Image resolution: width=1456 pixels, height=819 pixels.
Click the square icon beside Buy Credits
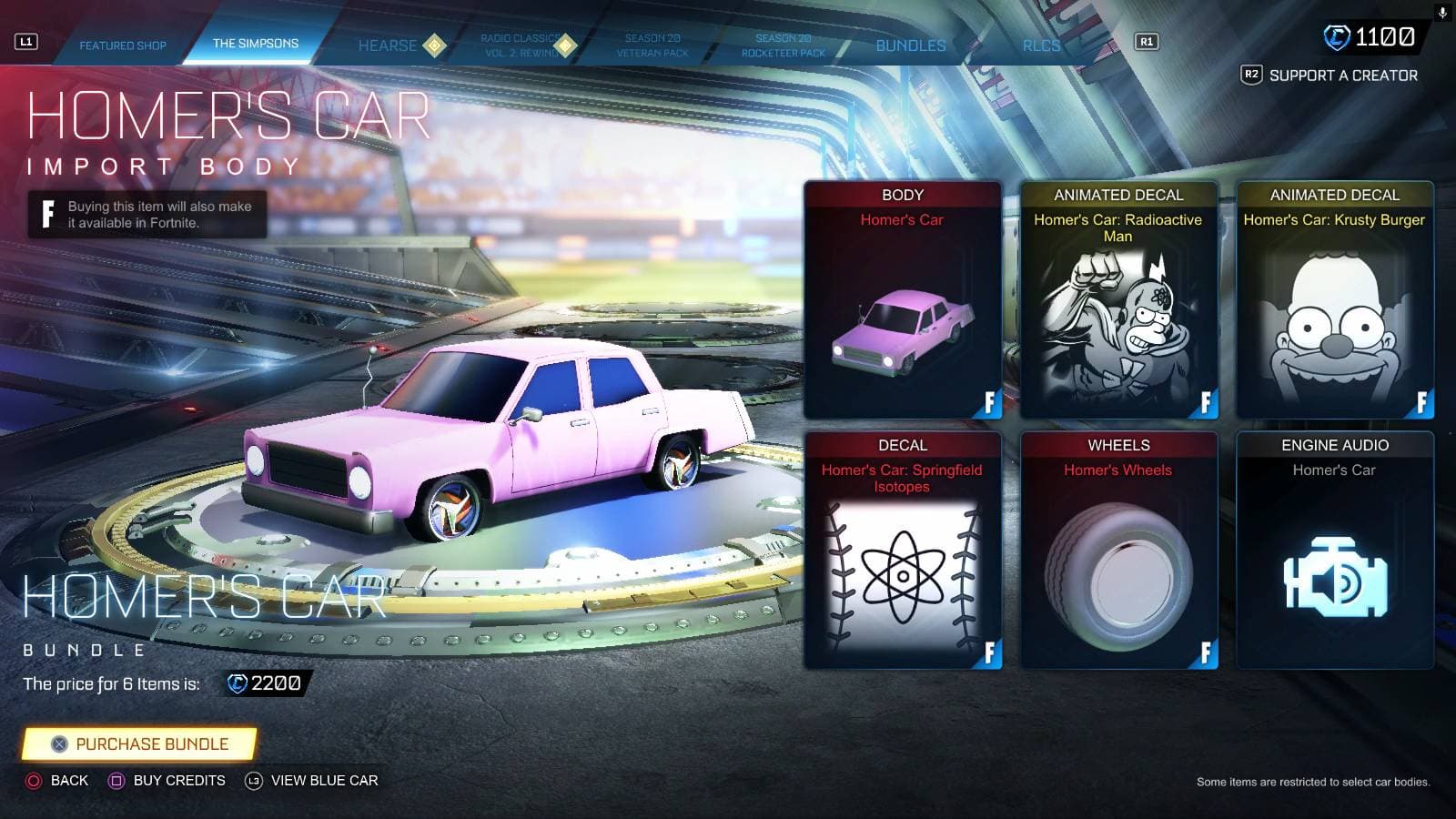point(119,781)
